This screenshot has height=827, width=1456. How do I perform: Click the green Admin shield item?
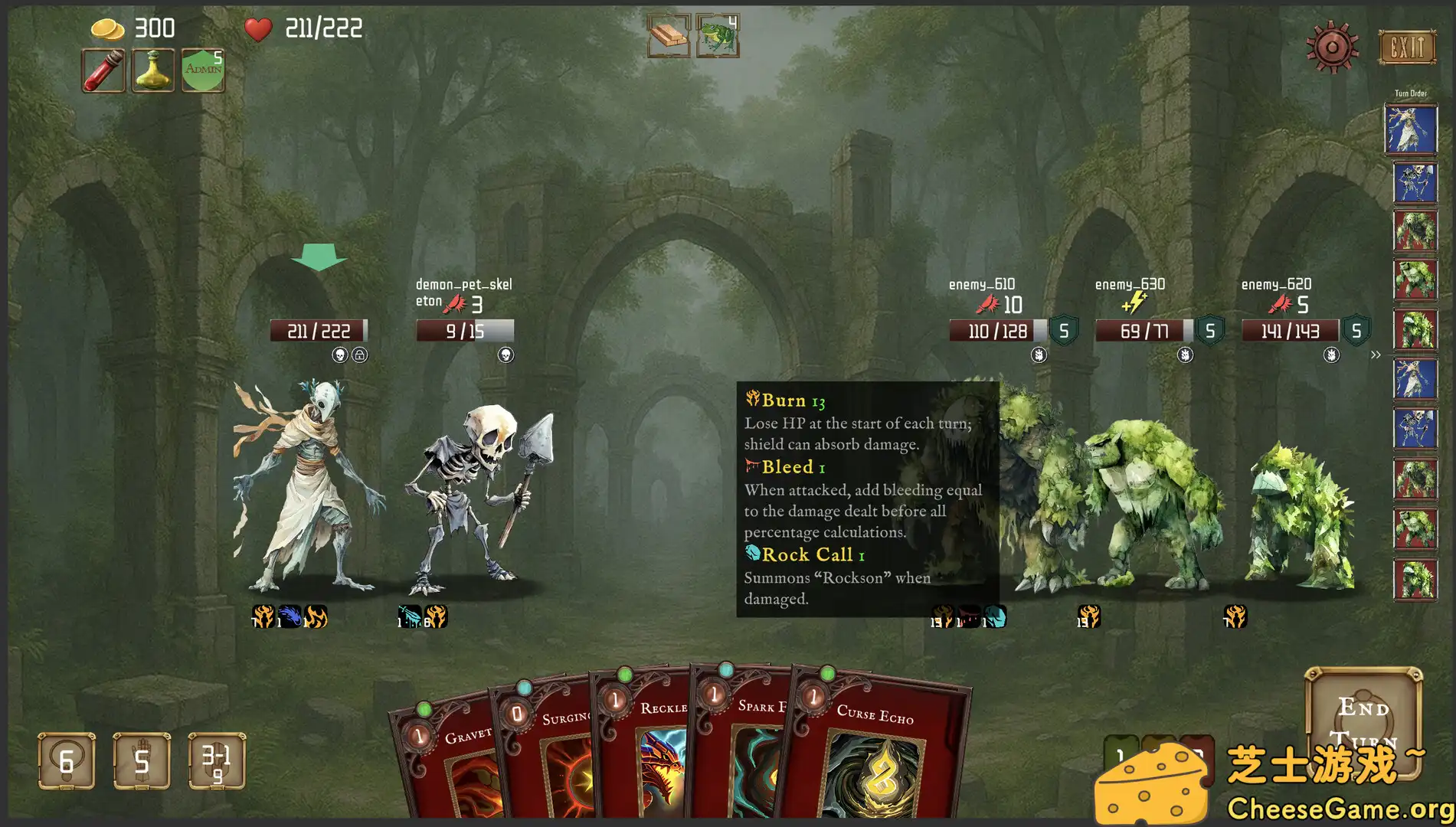pyautogui.click(x=203, y=70)
